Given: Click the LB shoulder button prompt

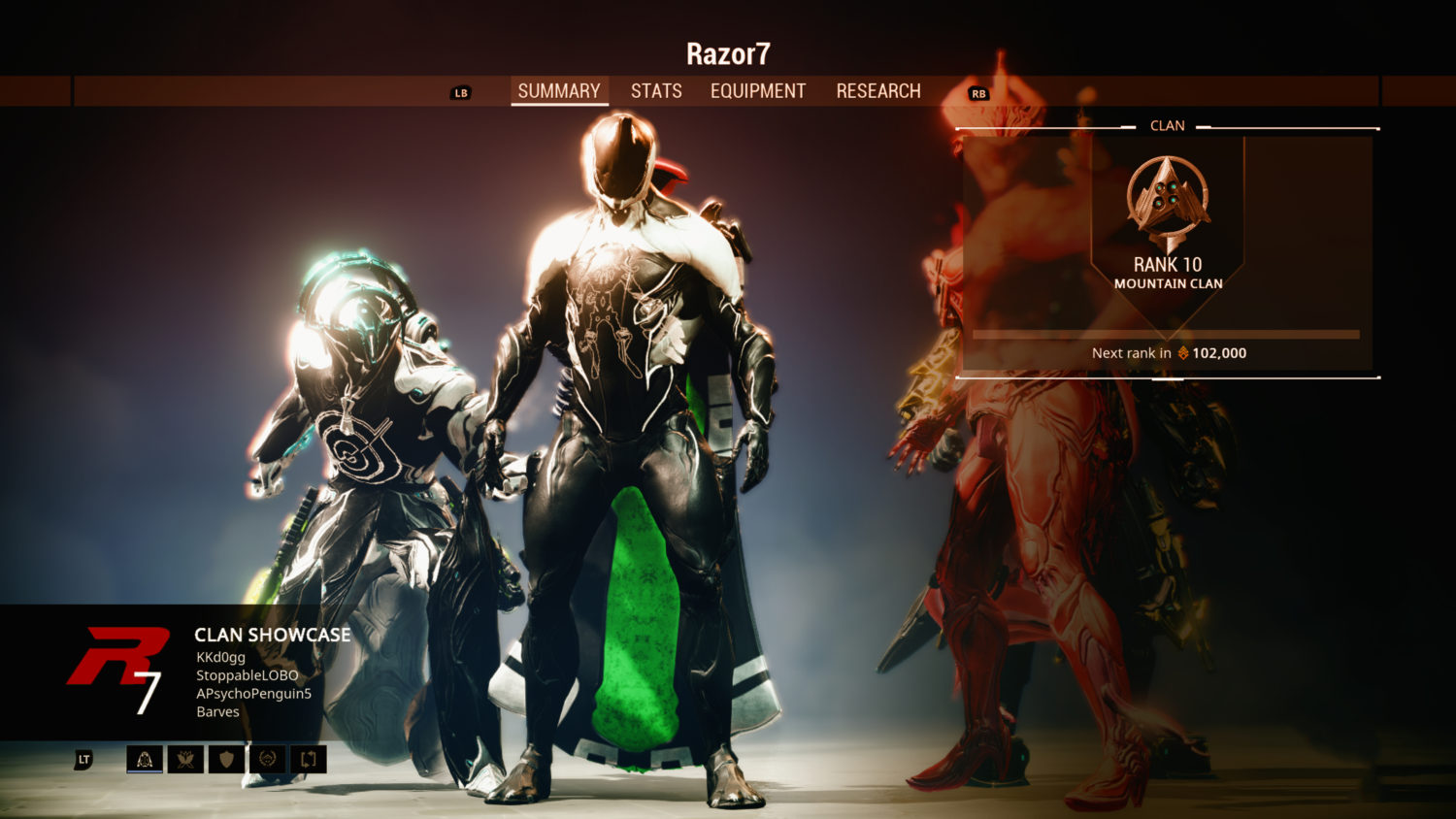Looking at the screenshot, I should pos(461,92).
